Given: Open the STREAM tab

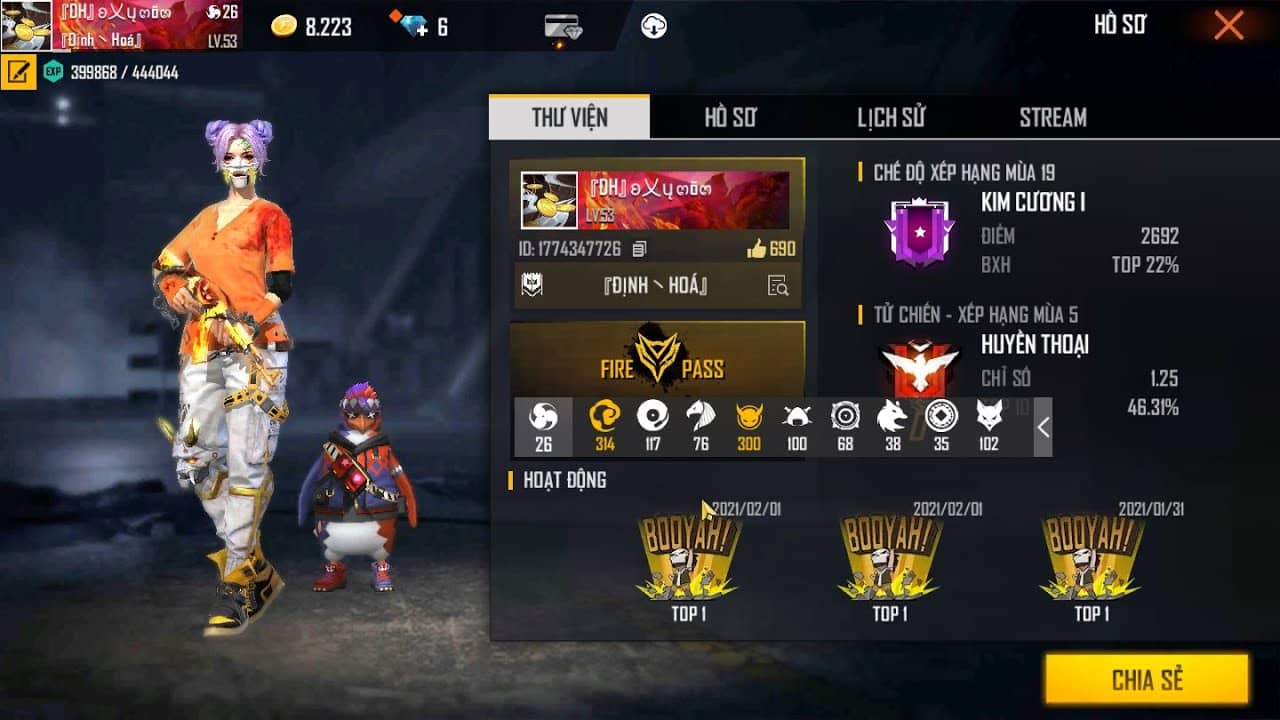Looking at the screenshot, I should click(x=1052, y=117).
